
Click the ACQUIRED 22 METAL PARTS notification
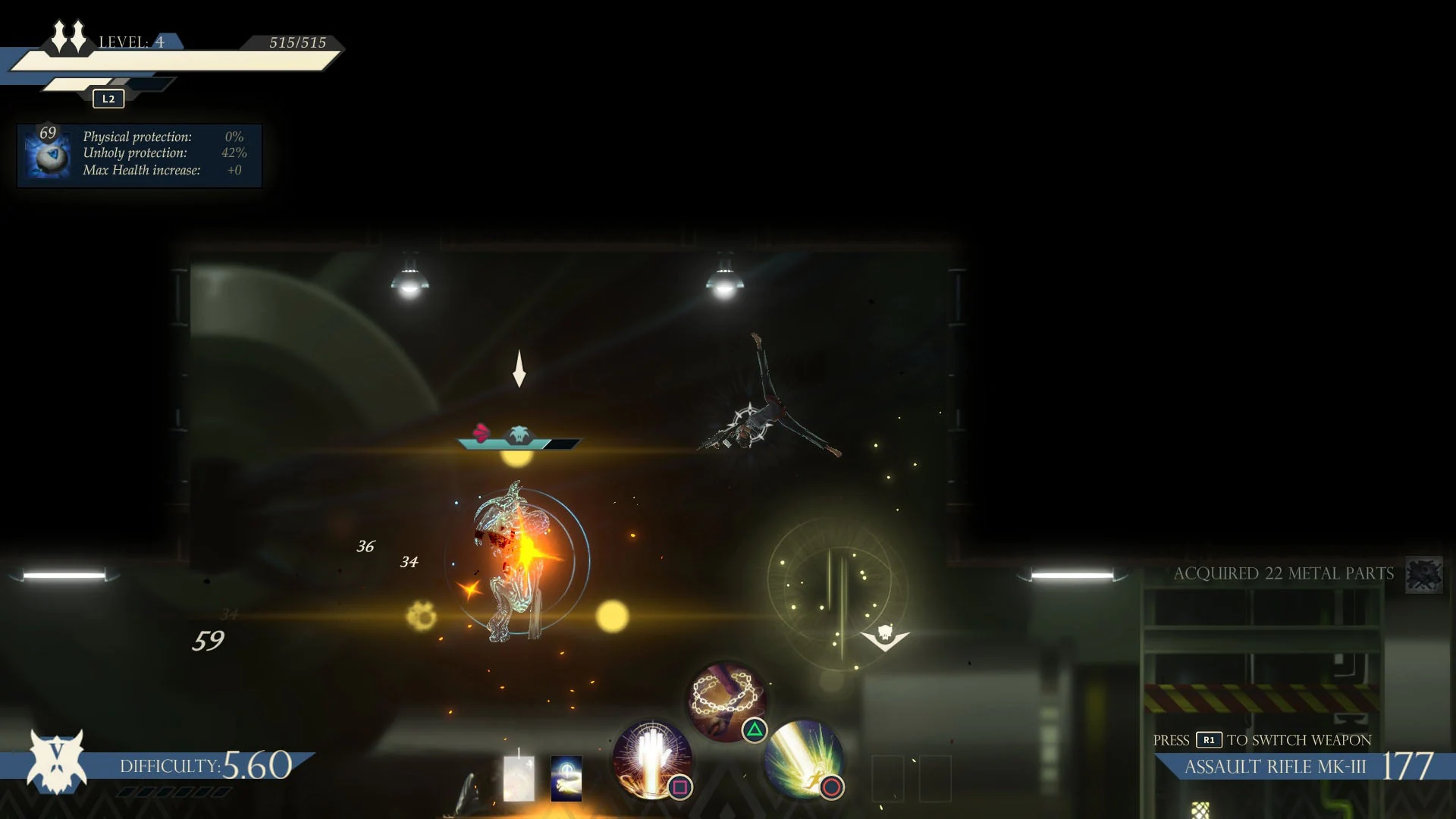pos(1283,573)
